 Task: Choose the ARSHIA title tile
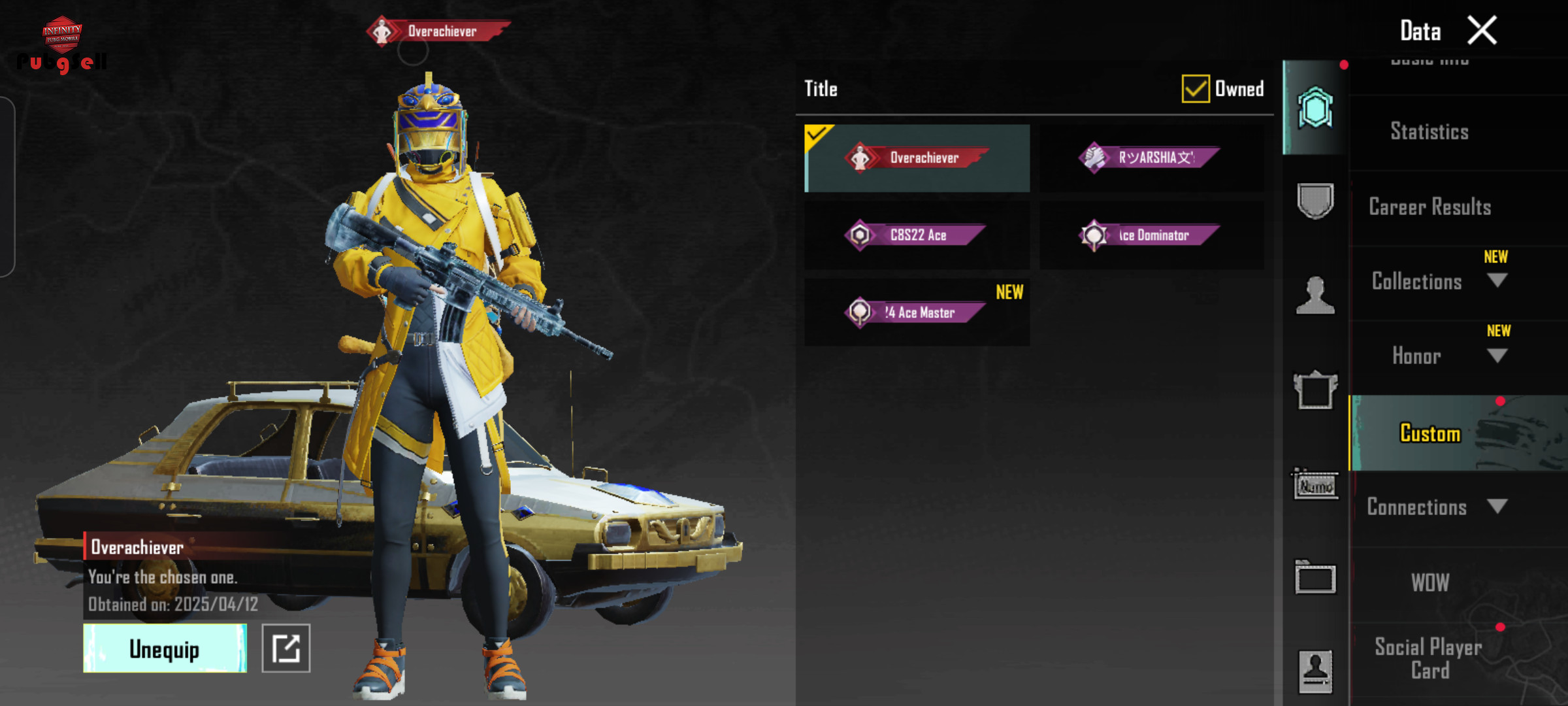point(1151,158)
